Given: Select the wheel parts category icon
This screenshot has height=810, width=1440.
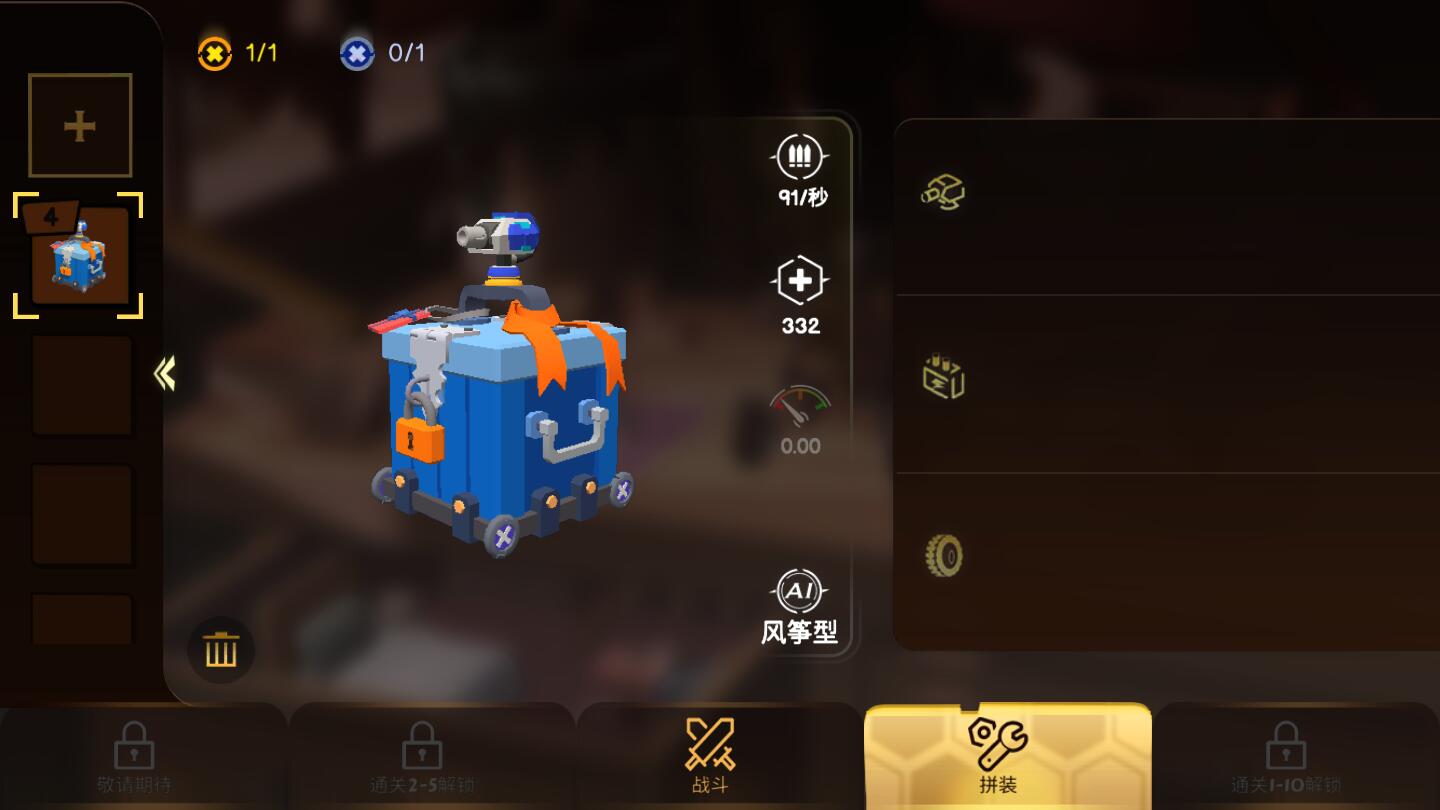Looking at the screenshot, I should click(944, 556).
